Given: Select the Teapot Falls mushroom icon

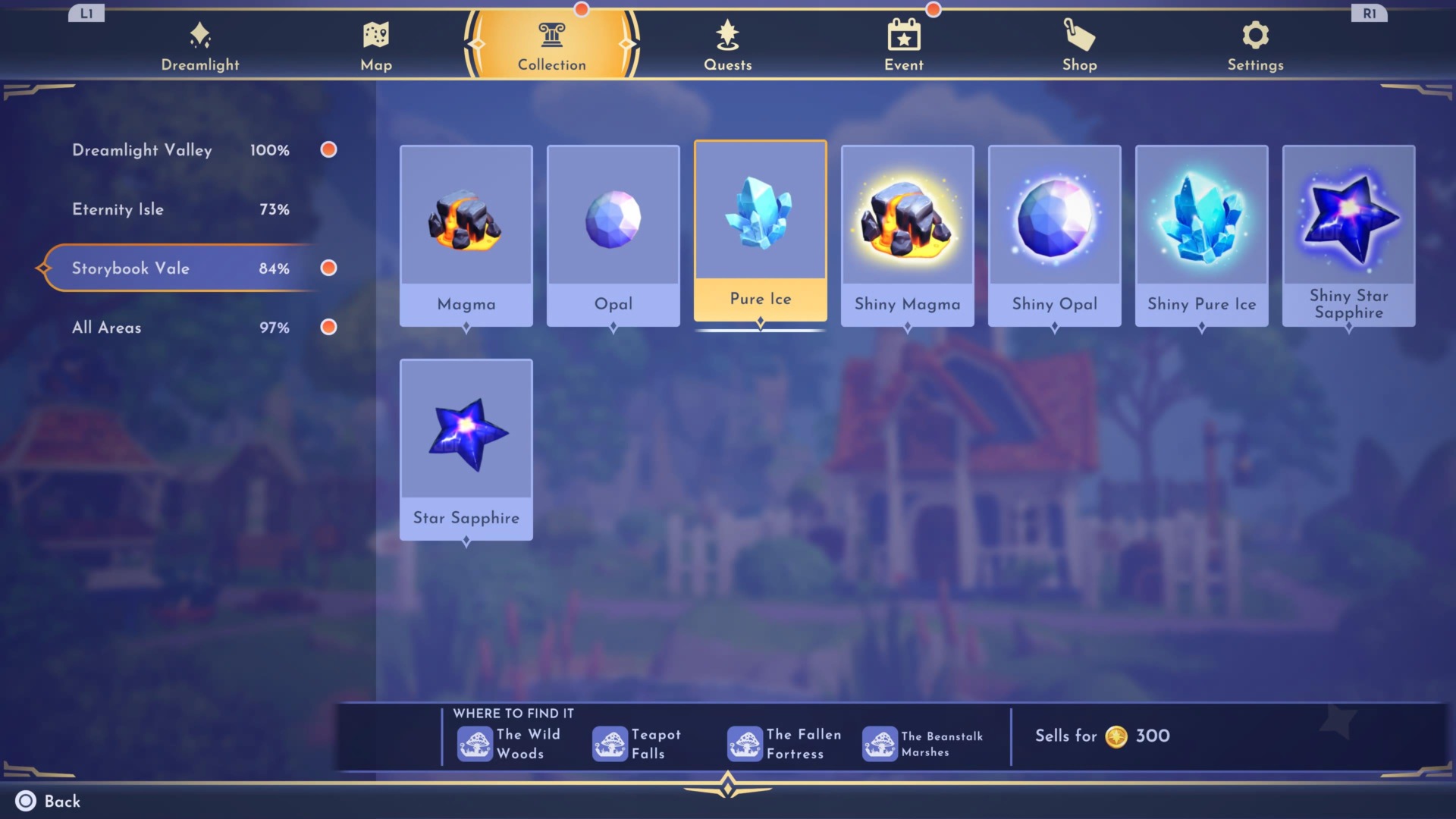Looking at the screenshot, I should 610,743.
